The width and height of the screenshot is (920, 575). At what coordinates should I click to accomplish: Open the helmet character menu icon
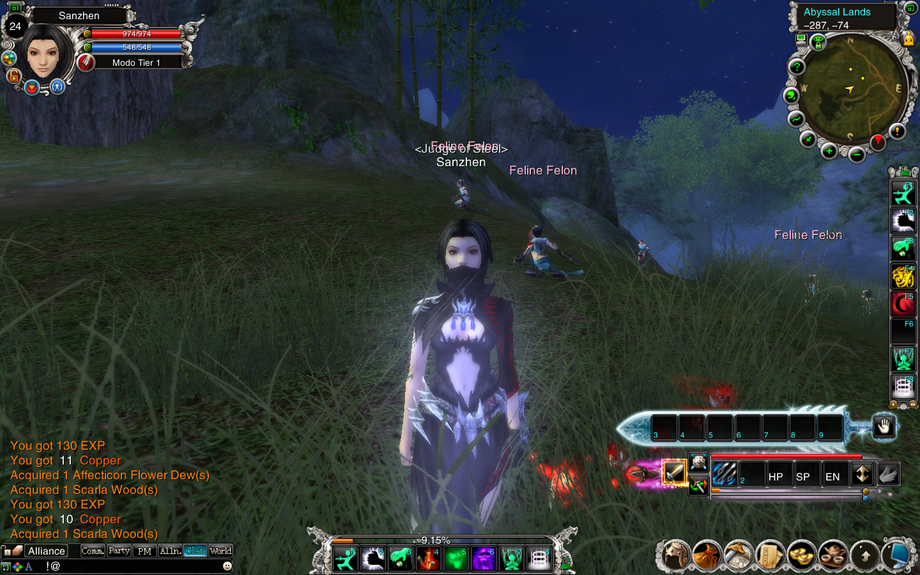coord(677,553)
